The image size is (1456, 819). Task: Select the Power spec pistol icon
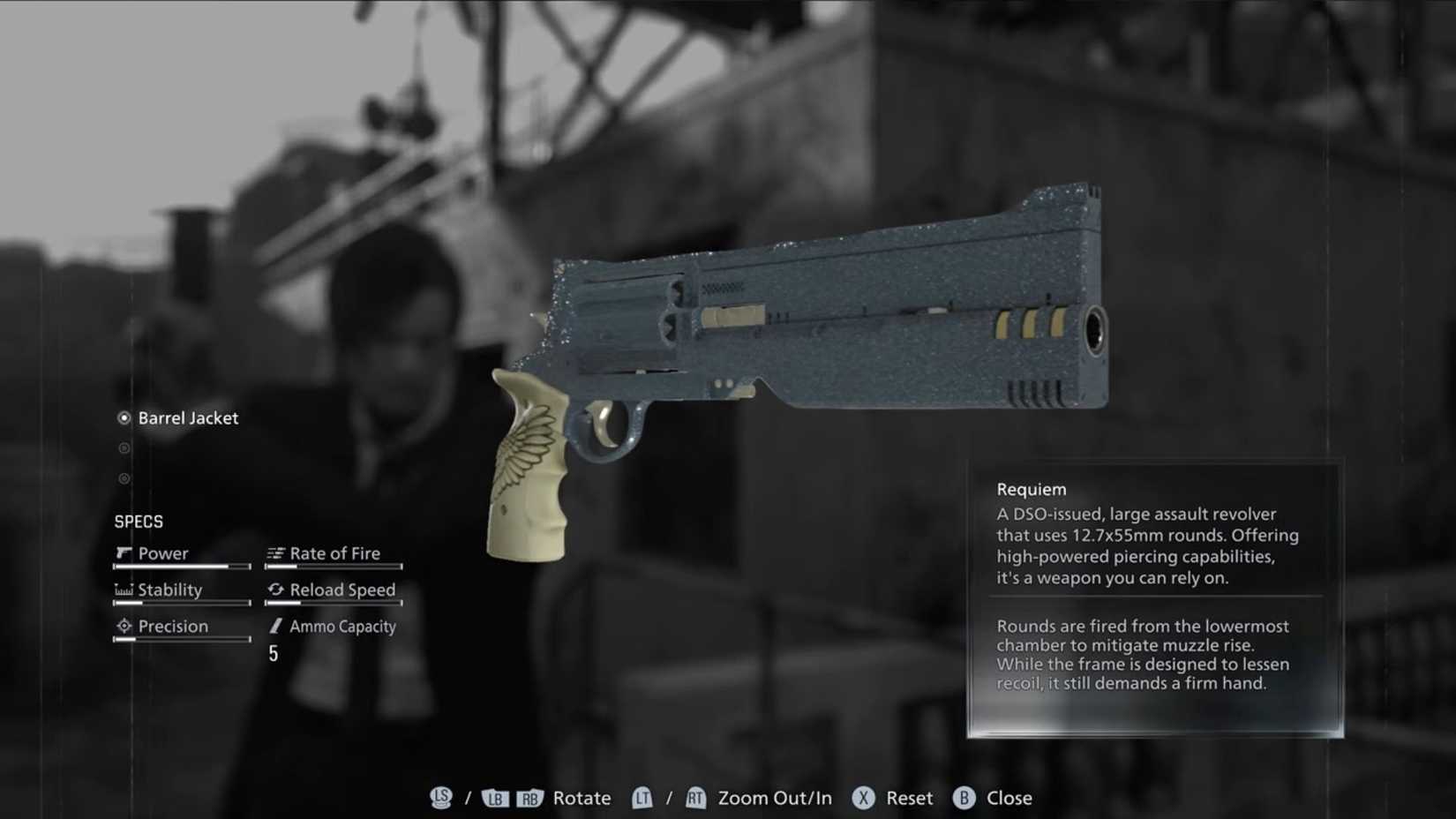point(124,552)
